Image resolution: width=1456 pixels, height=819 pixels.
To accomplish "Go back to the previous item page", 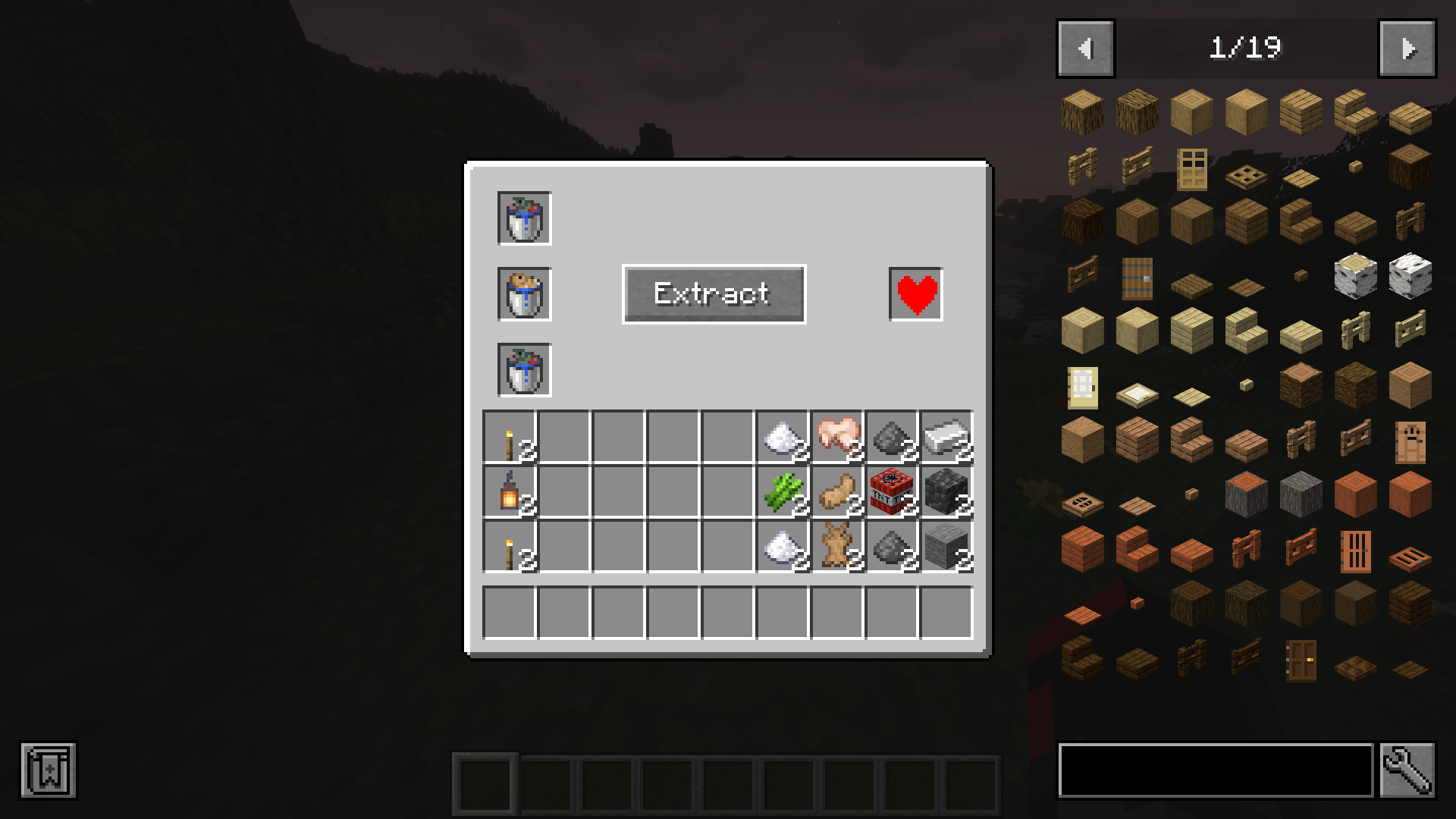I will 1084,47.
